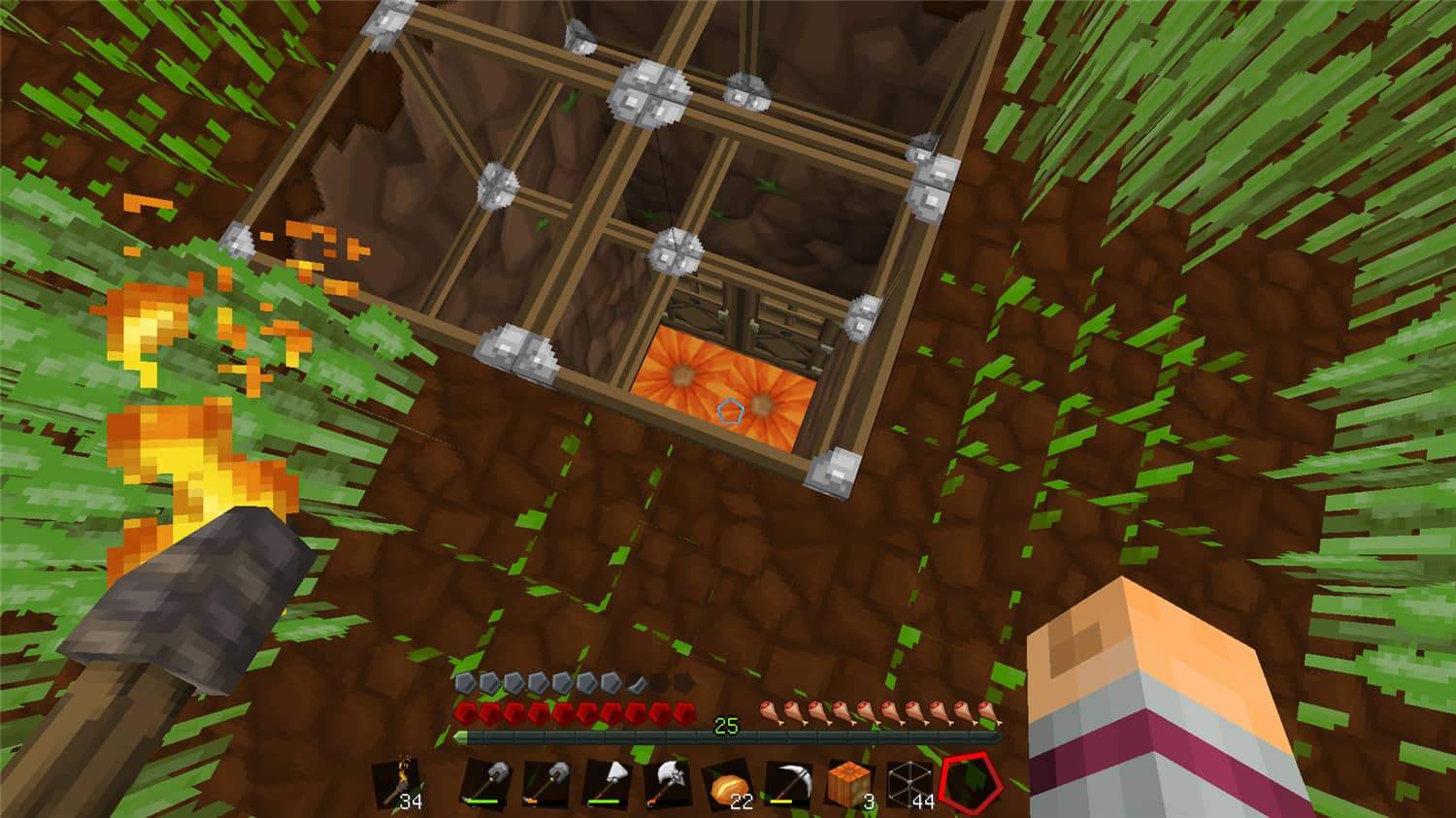1456x818 pixels.
Task: Select the white pointed-blade tool slot
Action: [x=607, y=782]
